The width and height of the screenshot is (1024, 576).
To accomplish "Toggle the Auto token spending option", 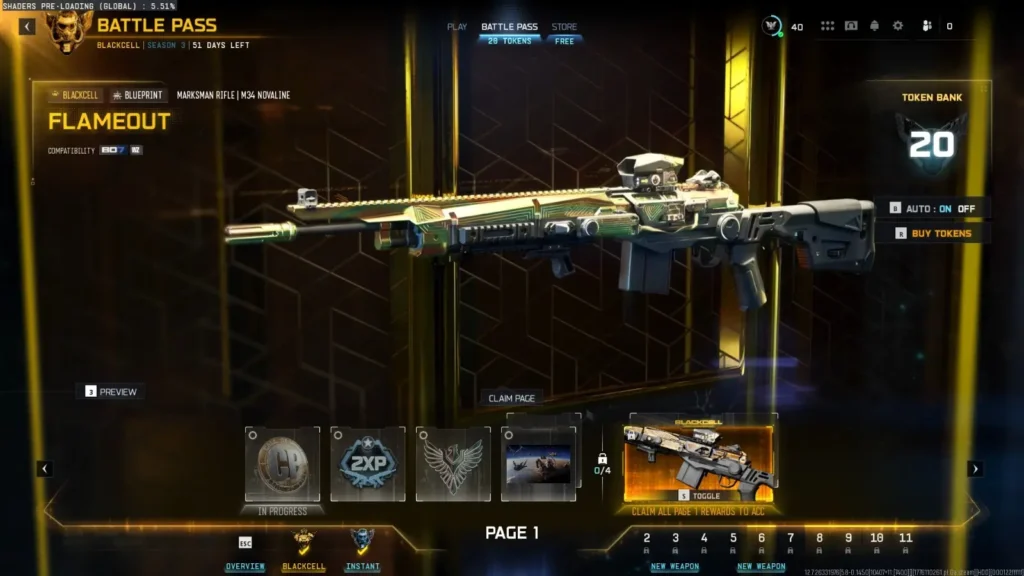I will (x=934, y=208).
